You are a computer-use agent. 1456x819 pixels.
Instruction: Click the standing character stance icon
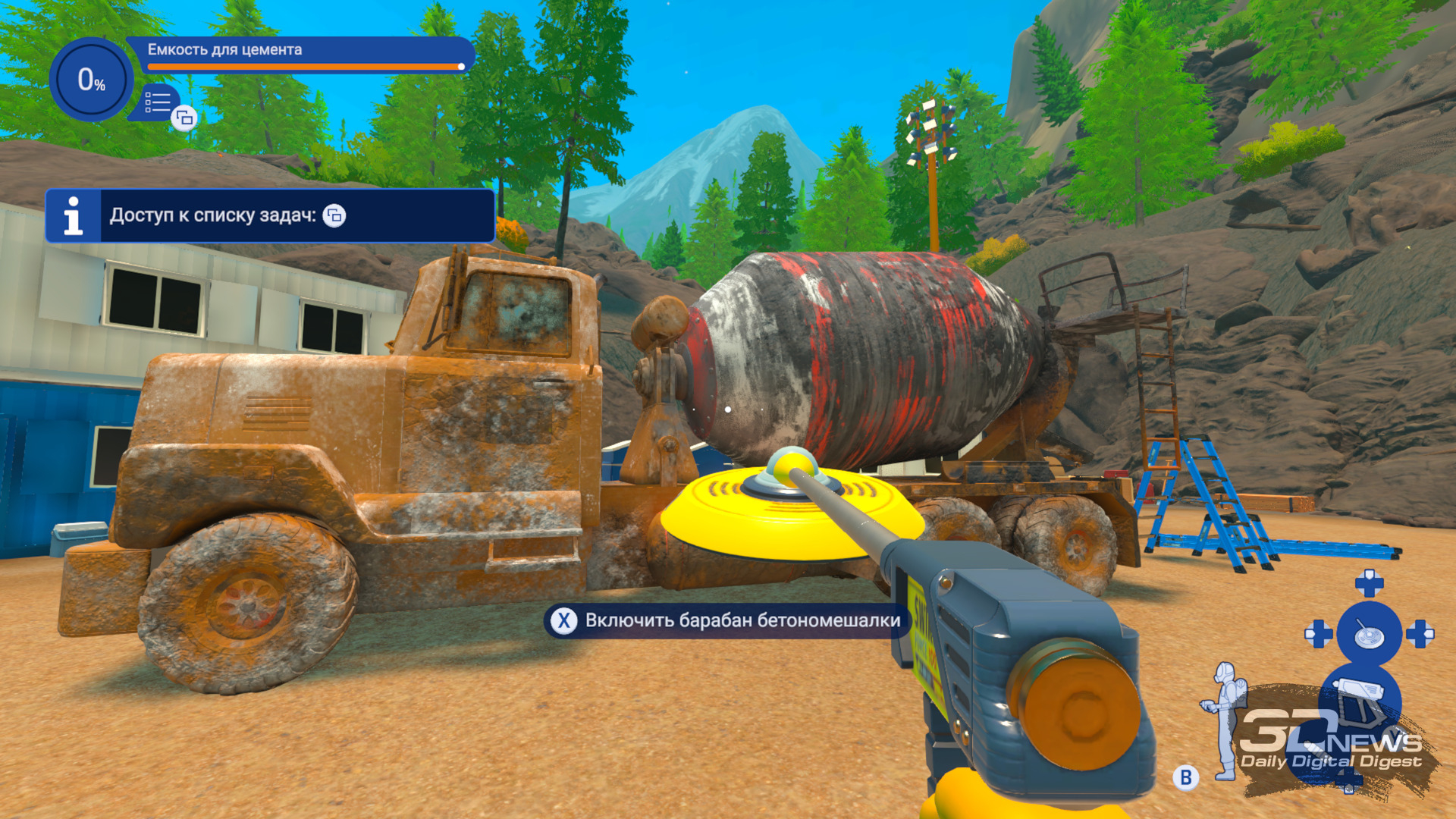[1224, 720]
